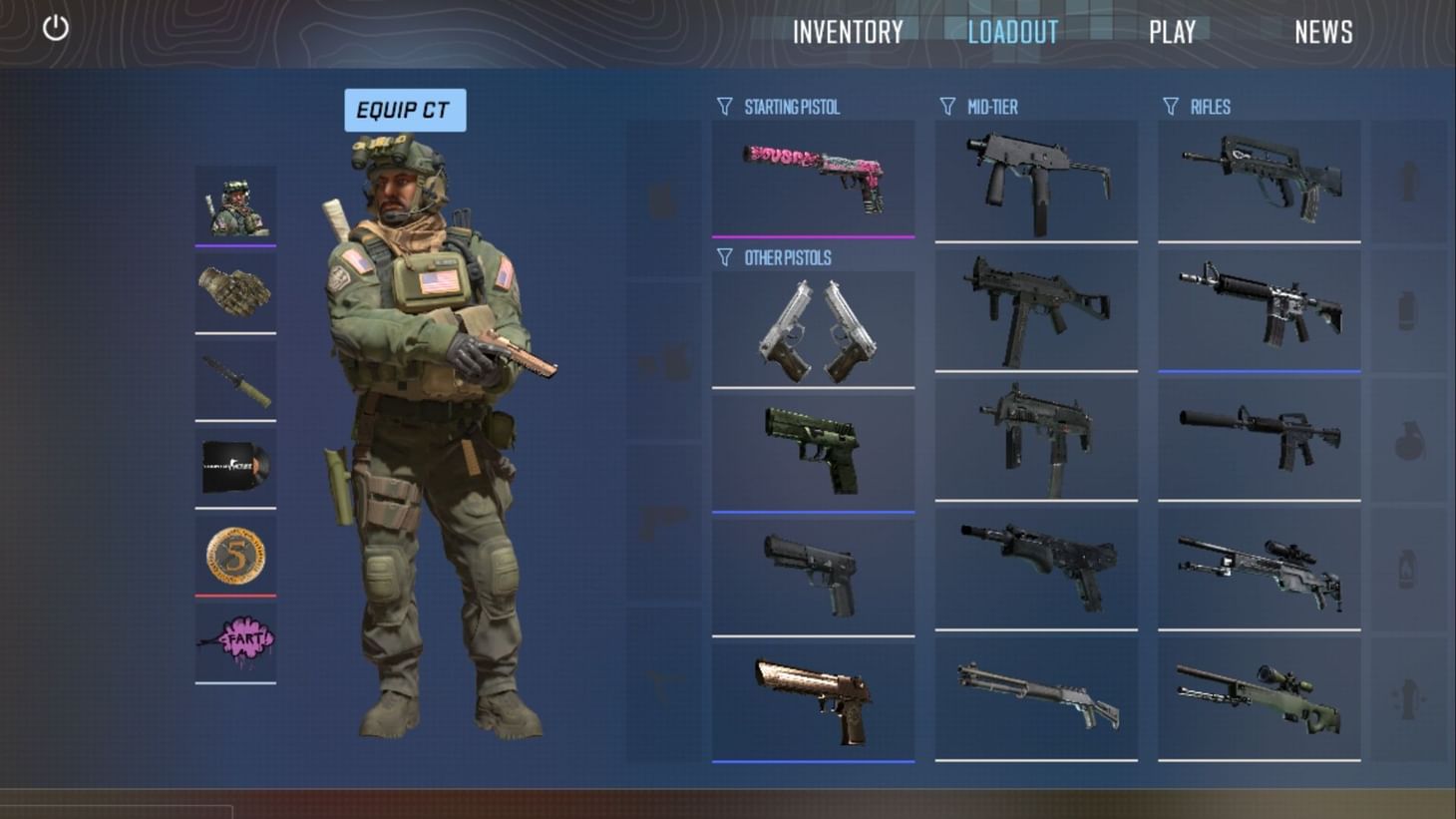Select the 5 Year service coin
This screenshot has width=1456, height=819.
[235, 554]
